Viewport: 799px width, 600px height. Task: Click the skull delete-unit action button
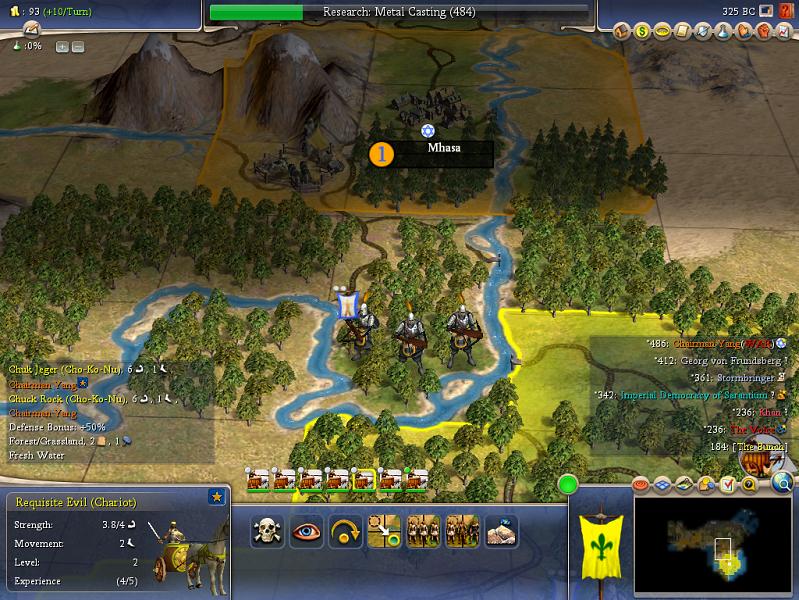click(267, 530)
